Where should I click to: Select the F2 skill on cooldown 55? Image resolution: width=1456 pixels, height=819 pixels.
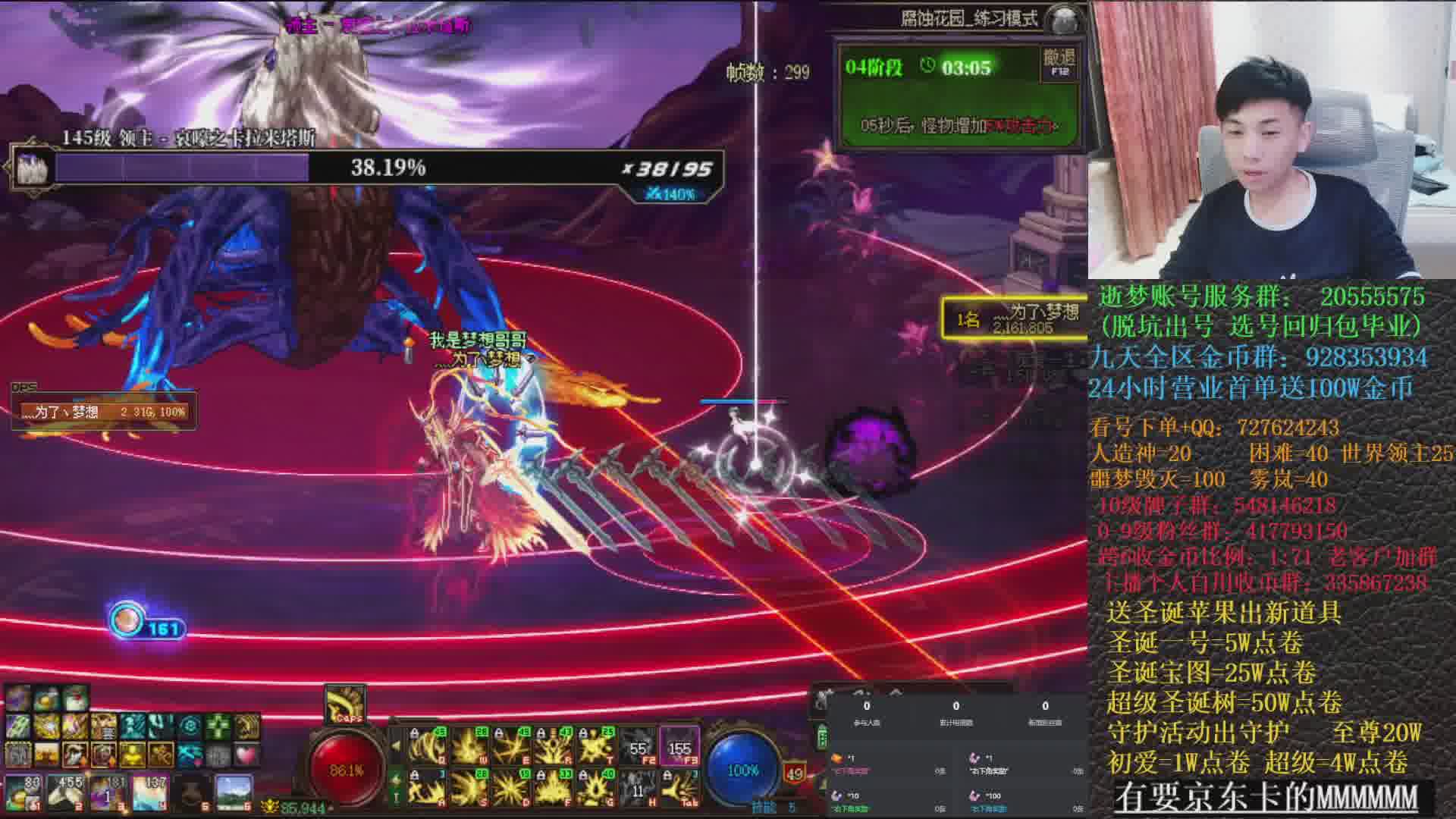[639, 747]
